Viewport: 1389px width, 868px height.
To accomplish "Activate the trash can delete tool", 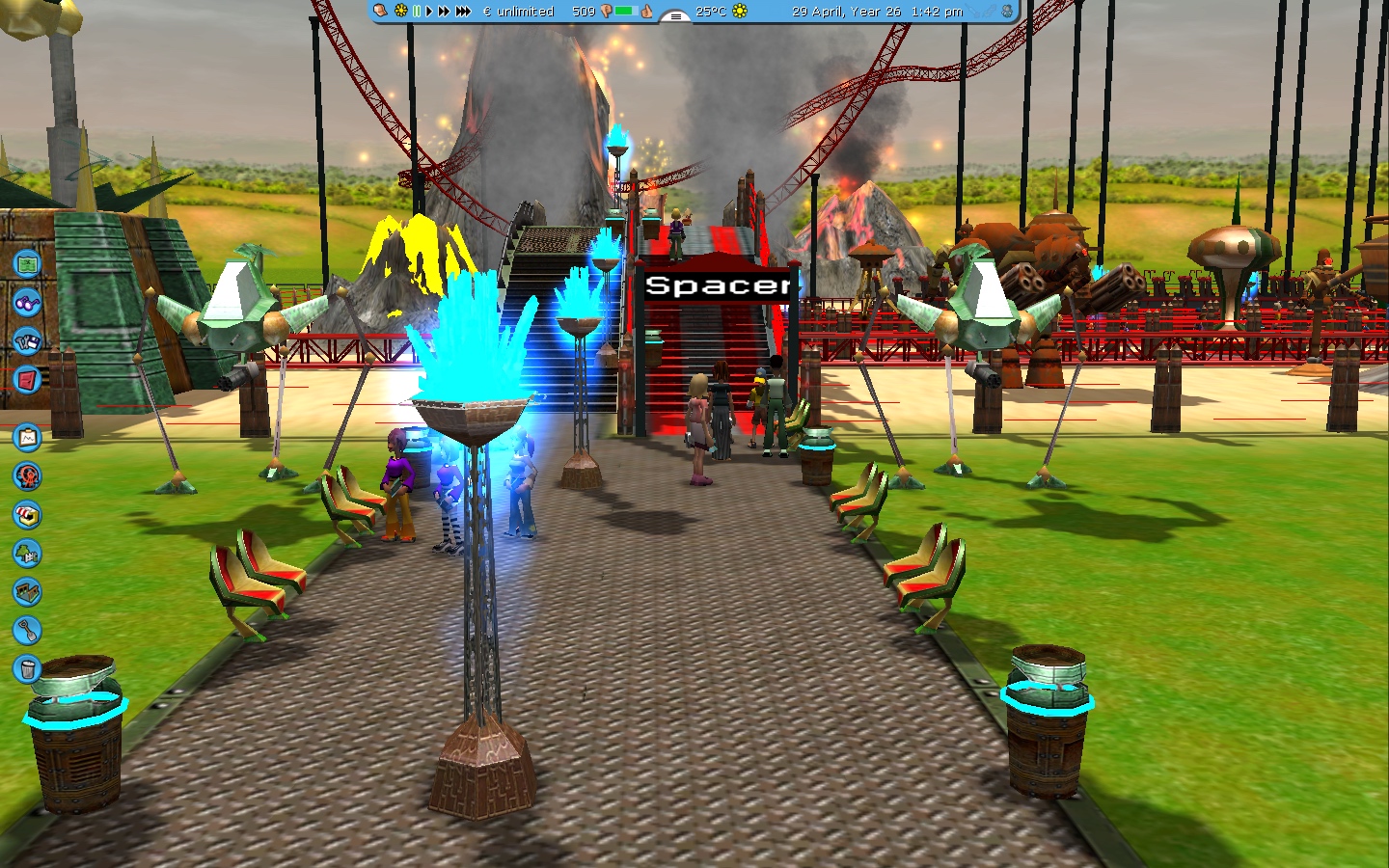I will tap(27, 668).
